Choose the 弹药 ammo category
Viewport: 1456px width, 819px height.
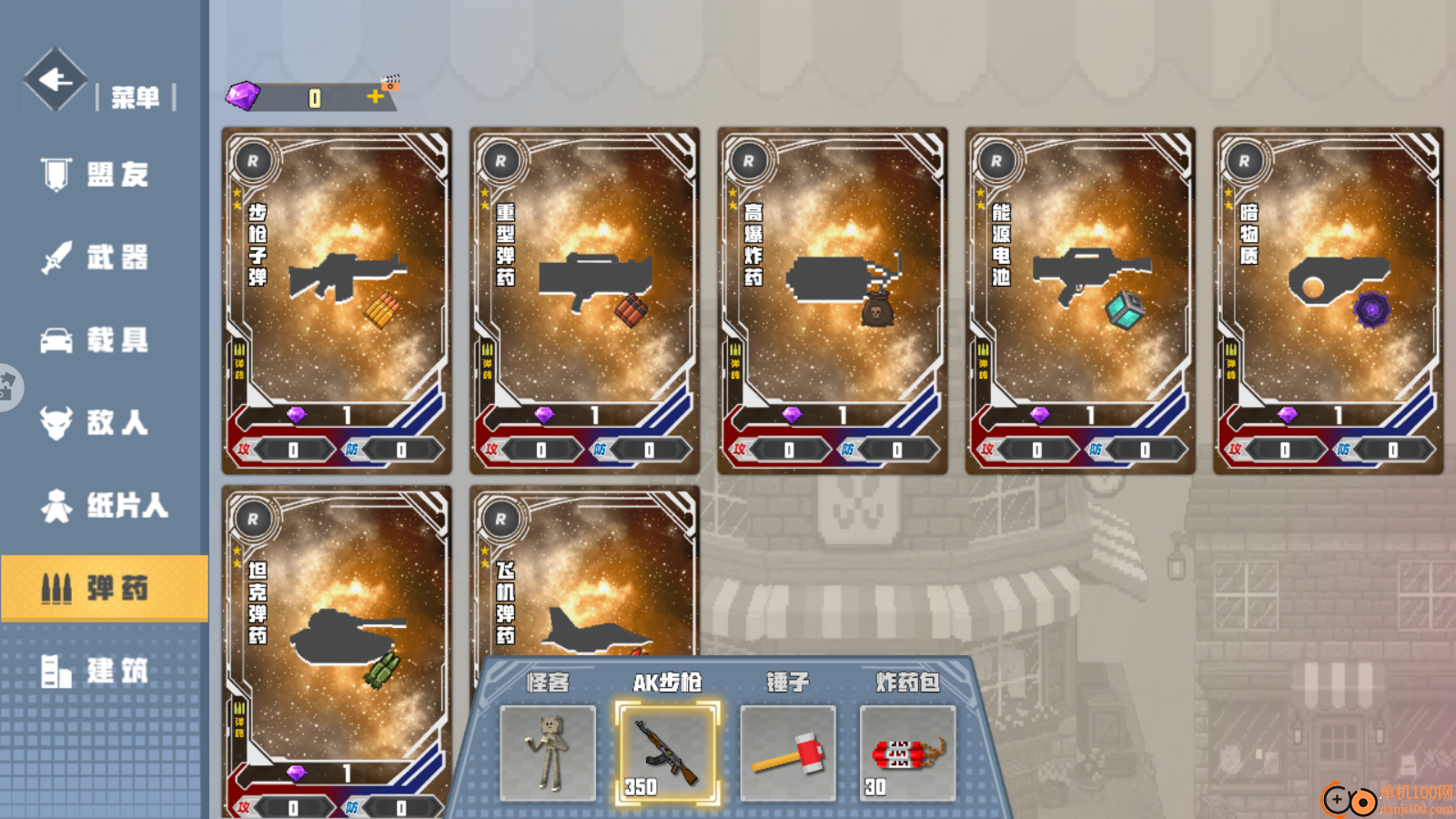coord(104,588)
